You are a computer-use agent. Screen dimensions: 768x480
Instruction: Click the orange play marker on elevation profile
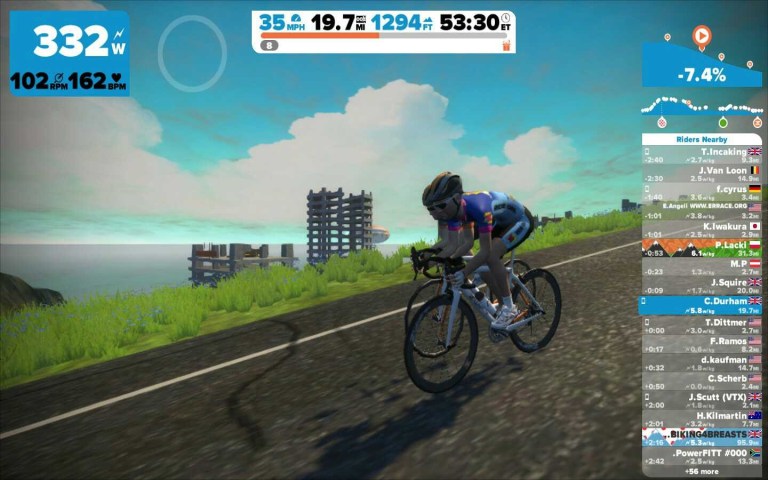pos(701,35)
